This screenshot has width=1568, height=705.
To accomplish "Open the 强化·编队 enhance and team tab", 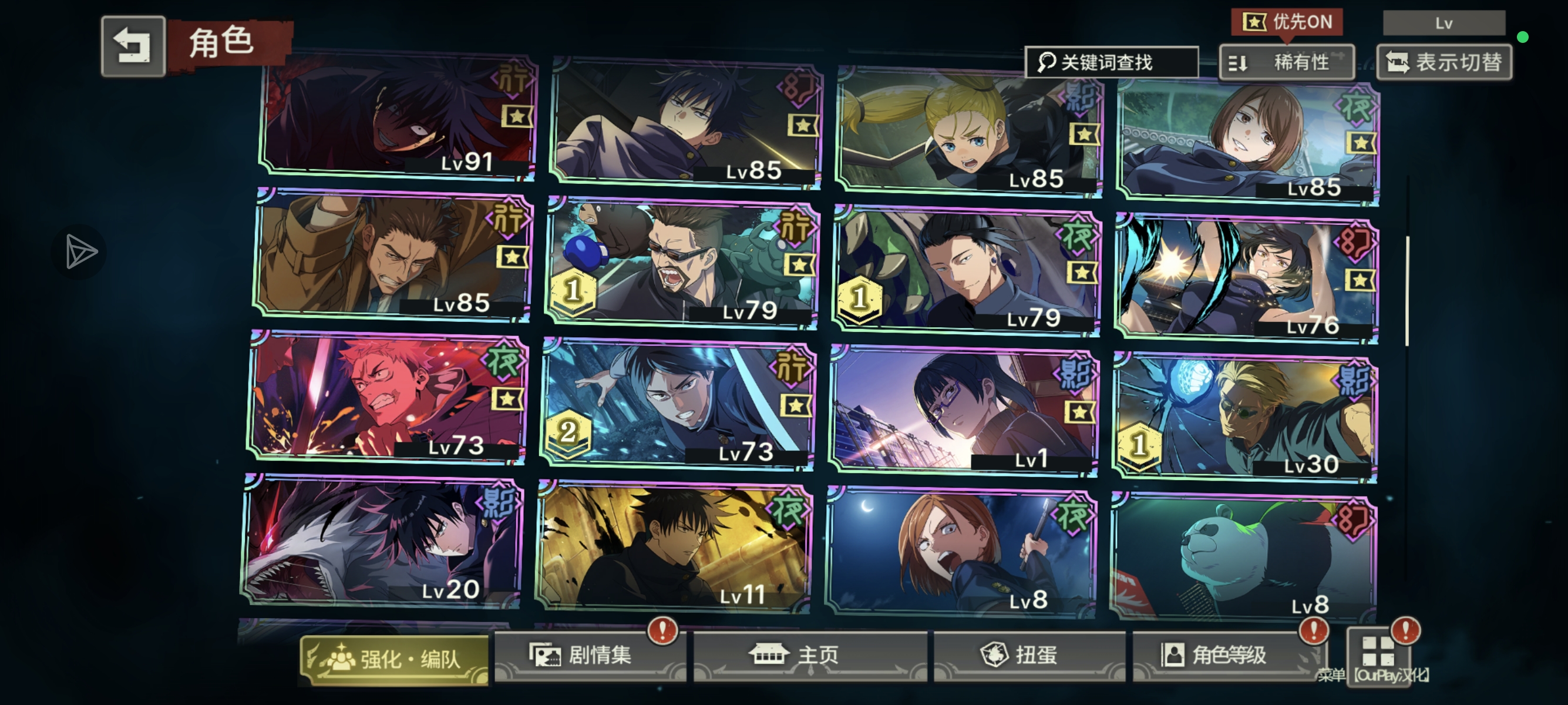I will [x=395, y=659].
